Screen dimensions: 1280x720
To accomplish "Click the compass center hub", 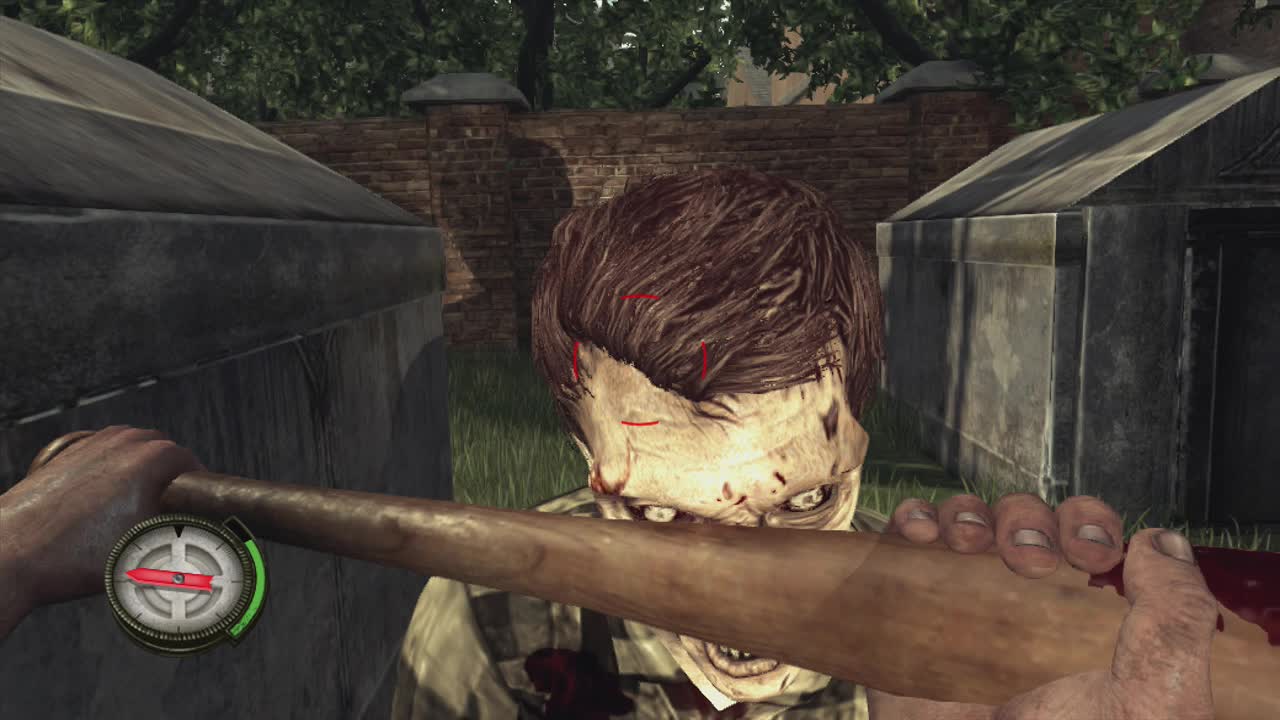I will pyautogui.click(x=180, y=578).
